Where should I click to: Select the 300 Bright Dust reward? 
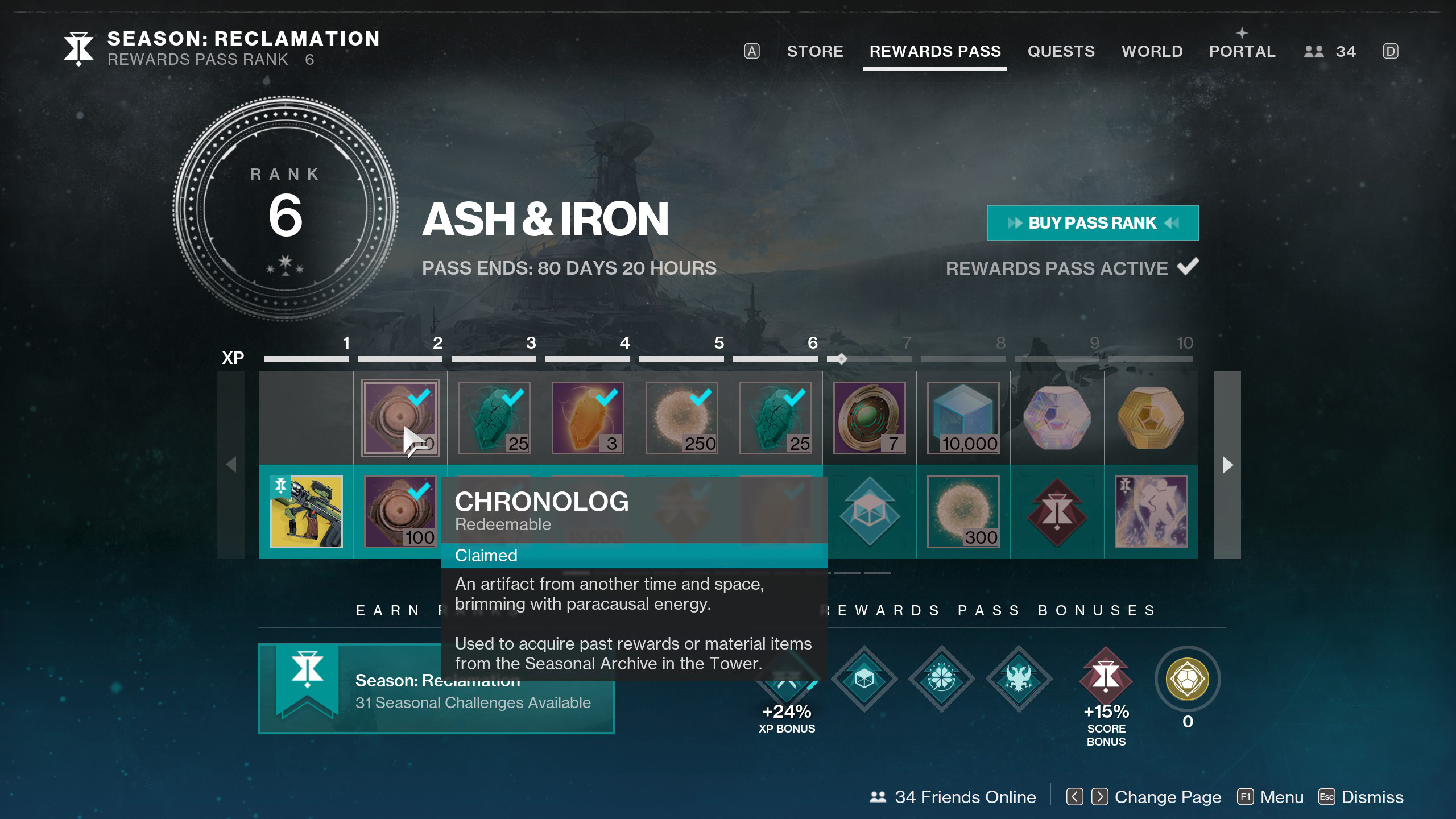coord(963,512)
